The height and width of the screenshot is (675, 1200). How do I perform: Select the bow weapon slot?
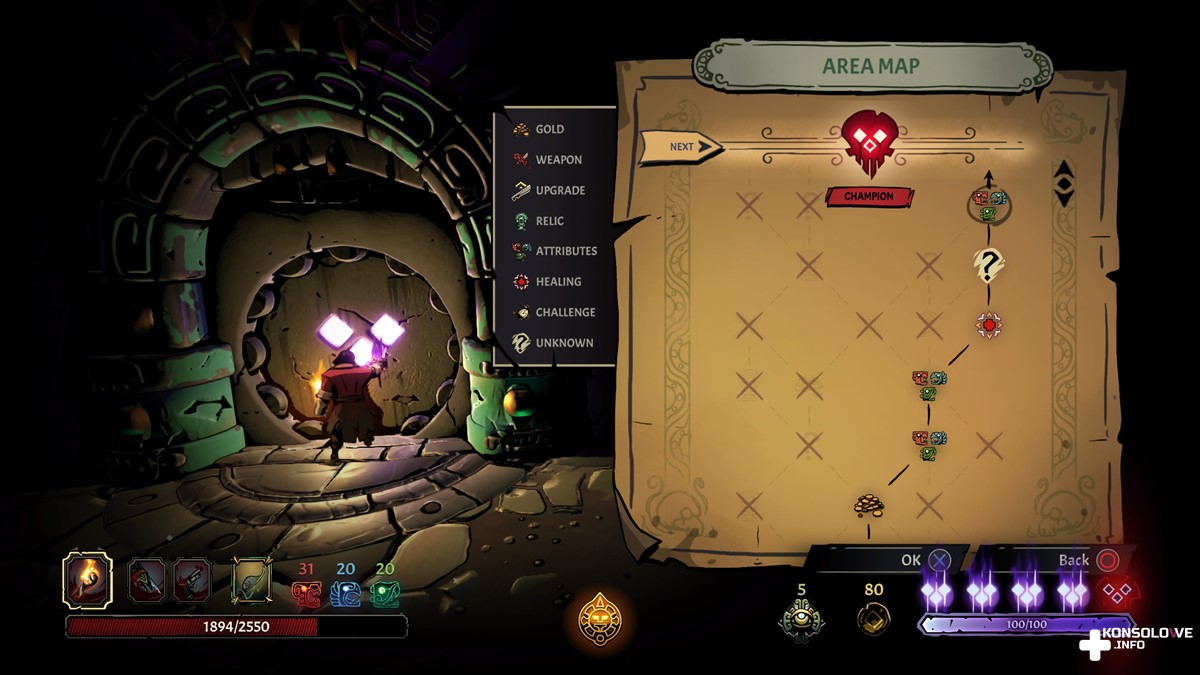click(x=250, y=580)
